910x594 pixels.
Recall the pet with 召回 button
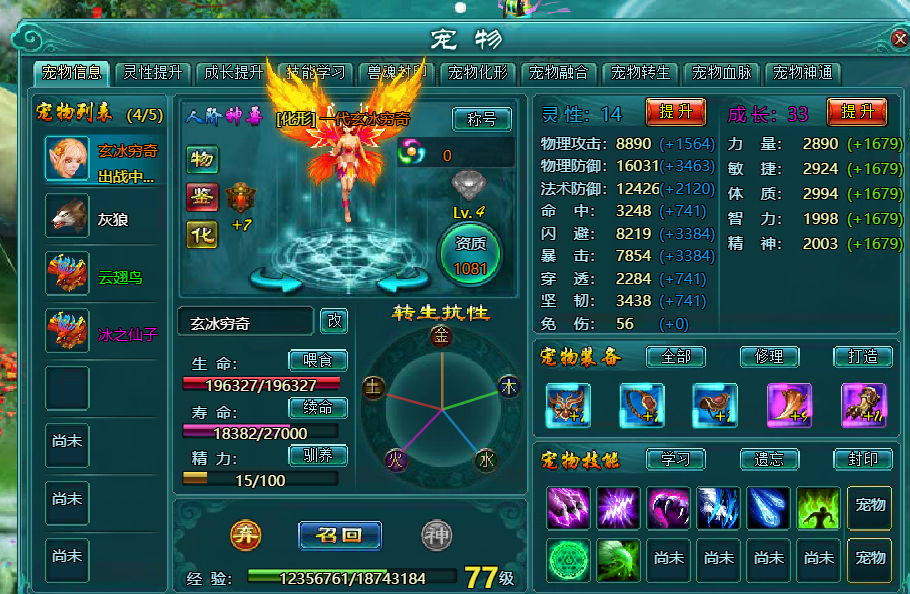pyautogui.click(x=340, y=535)
